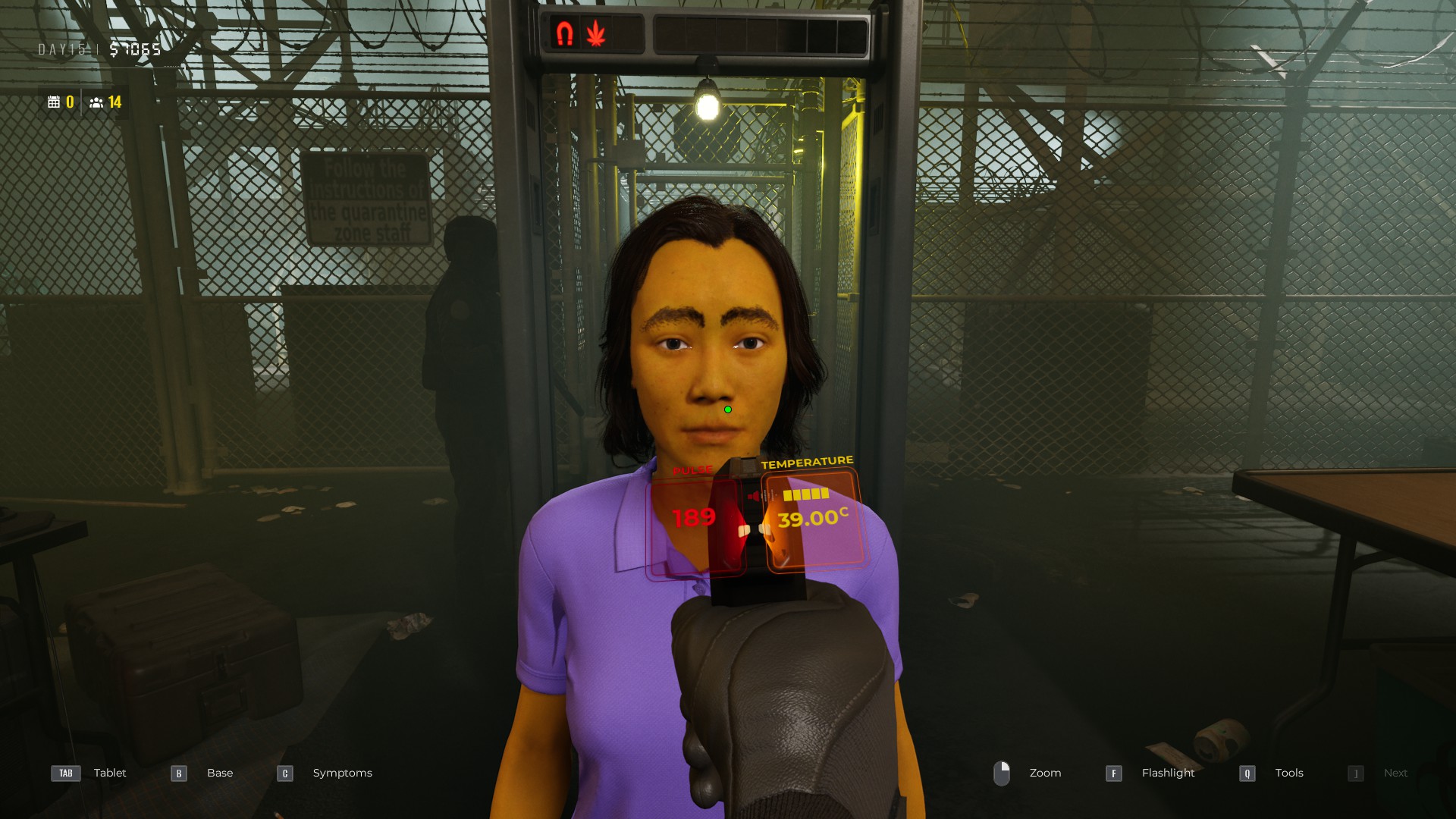Image resolution: width=1456 pixels, height=819 pixels.
Task: Toggle the thermometer display on the scanner
Action: pyautogui.click(x=813, y=520)
